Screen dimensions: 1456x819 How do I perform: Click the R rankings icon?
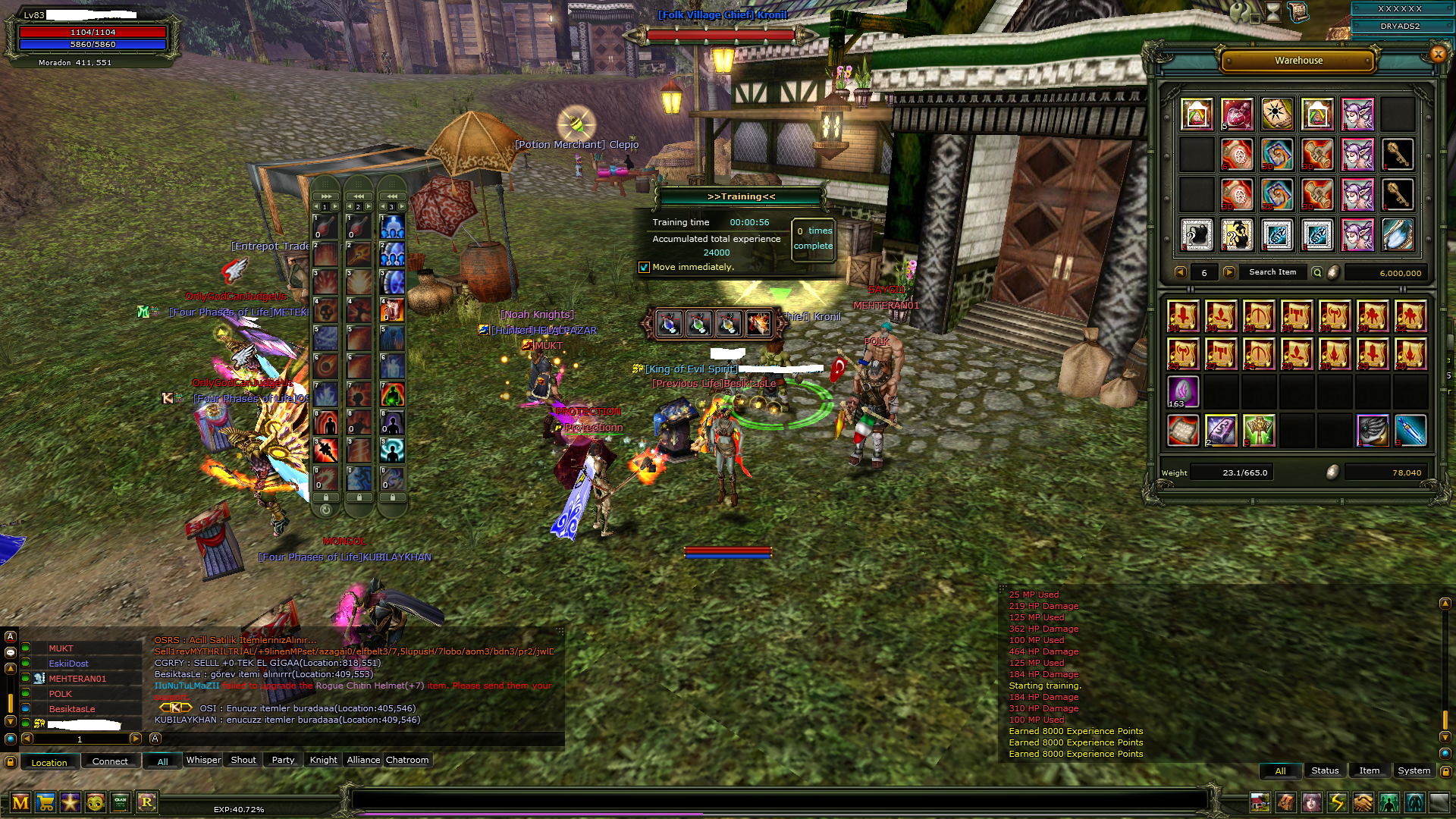[148, 802]
